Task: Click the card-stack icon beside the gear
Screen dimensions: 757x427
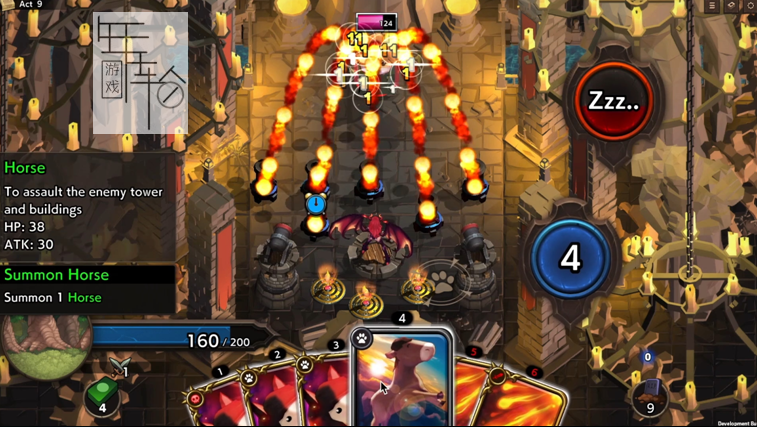Action: click(731, 6)
